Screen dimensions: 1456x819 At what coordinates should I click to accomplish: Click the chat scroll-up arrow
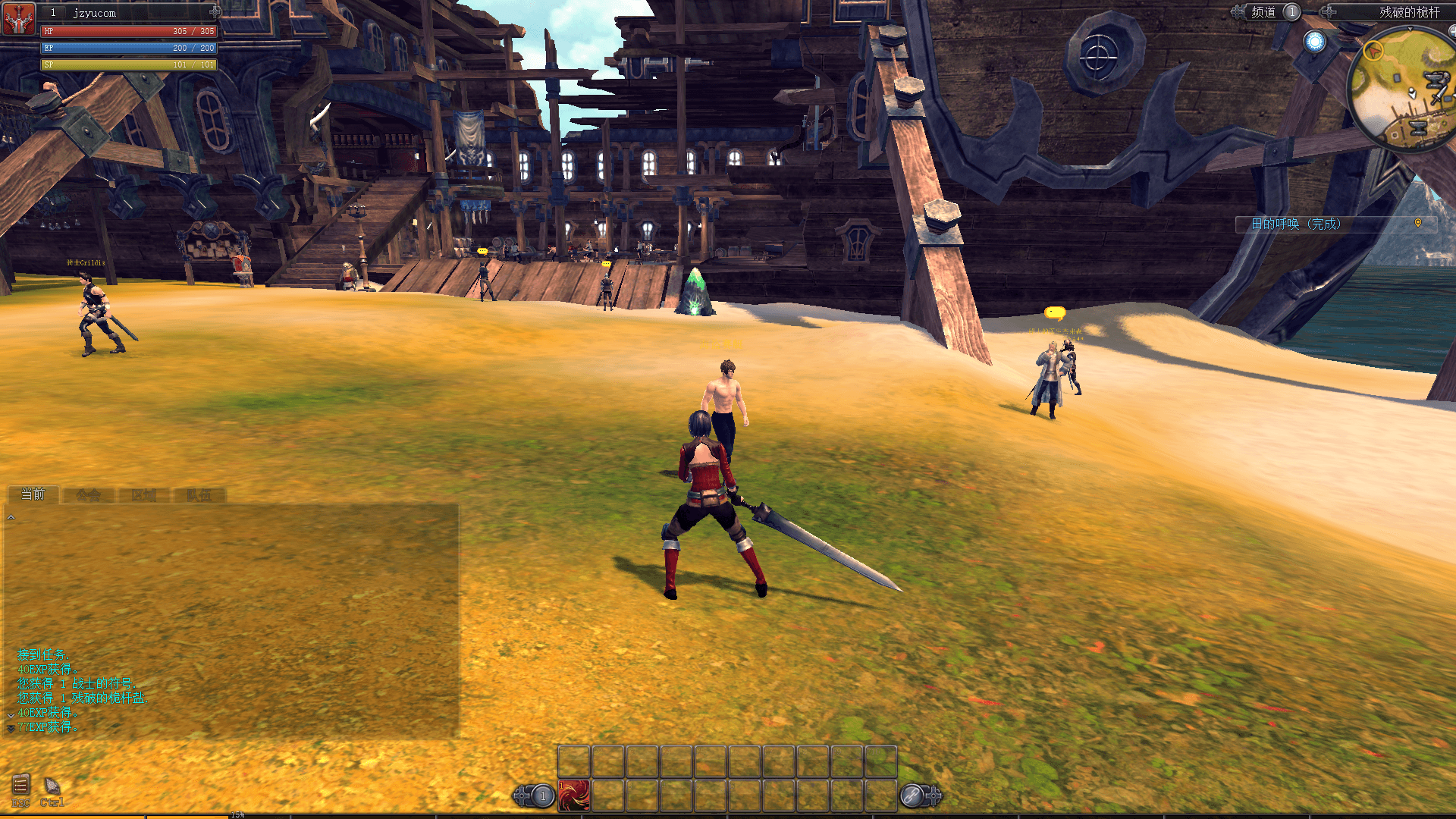click(11, 517)
